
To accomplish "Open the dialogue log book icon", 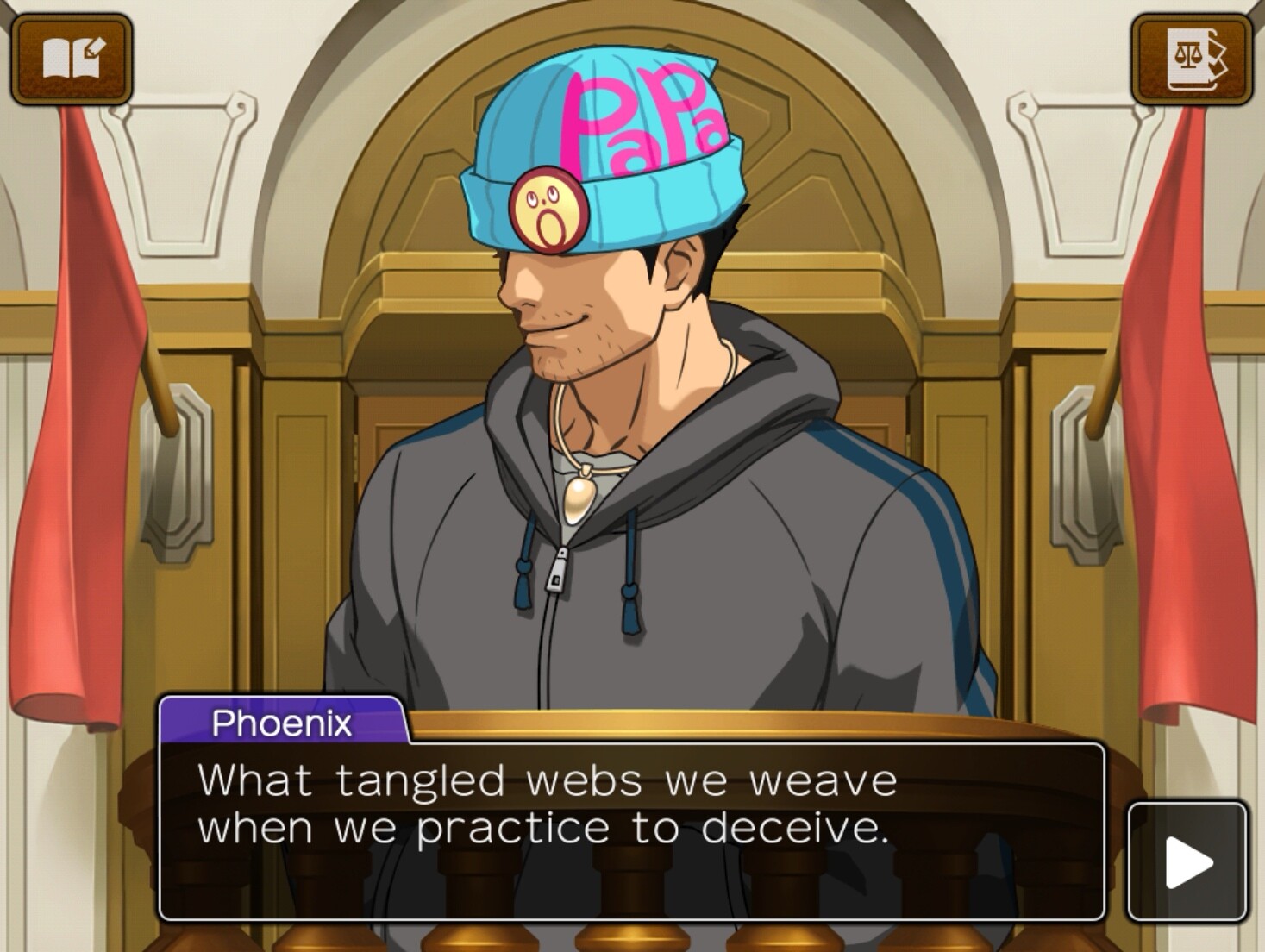I will coord(72,59).
